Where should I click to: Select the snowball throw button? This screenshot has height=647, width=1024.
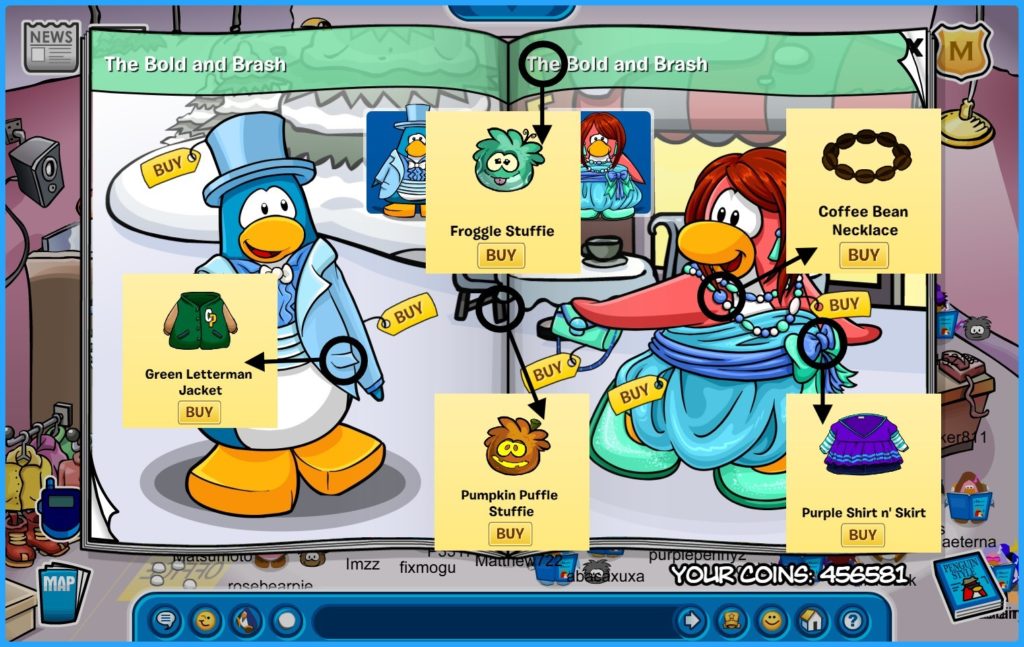point(287,621)
